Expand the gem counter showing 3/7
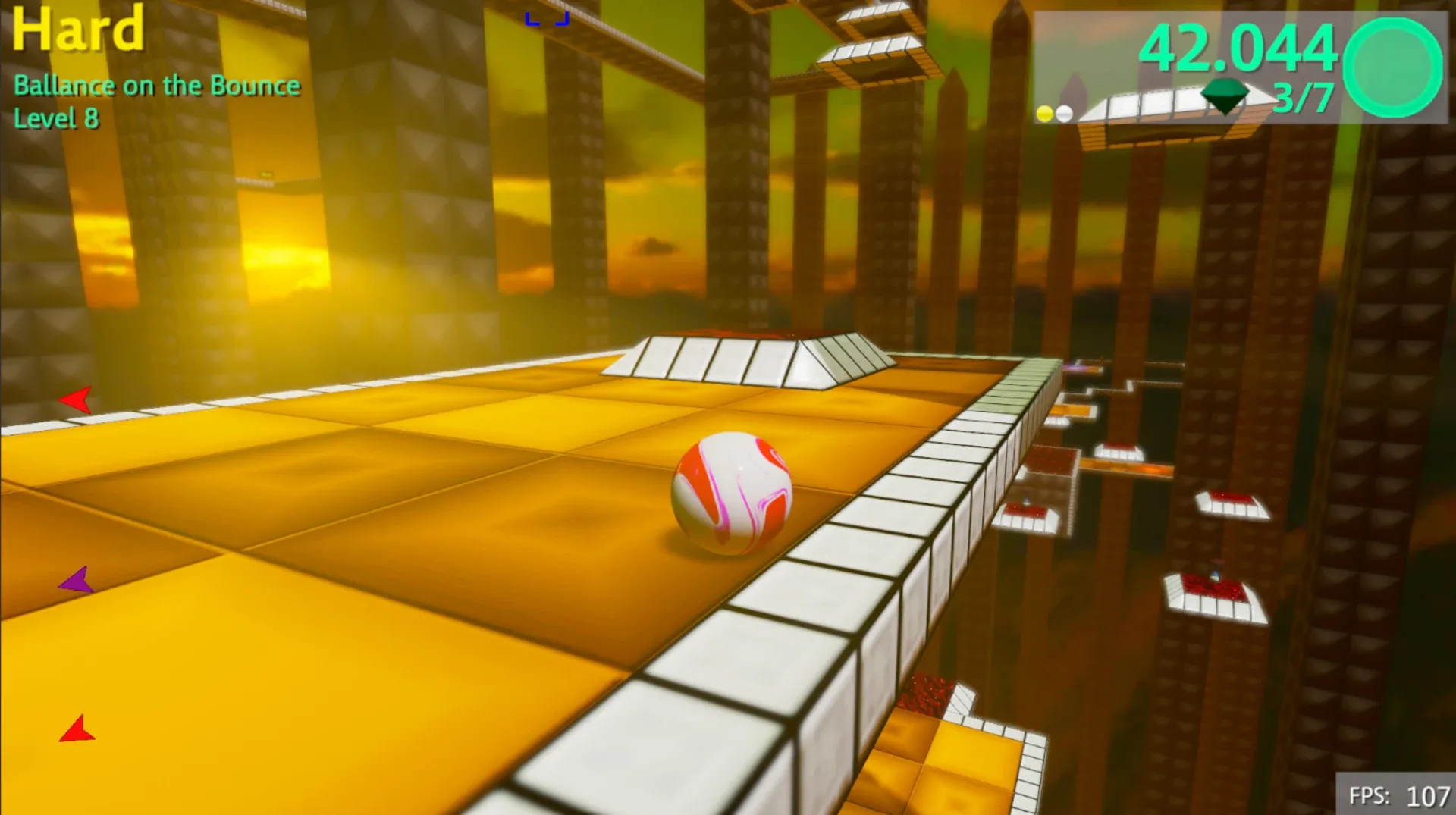This screenshot has width=1456, height=815. point(1301,99)
